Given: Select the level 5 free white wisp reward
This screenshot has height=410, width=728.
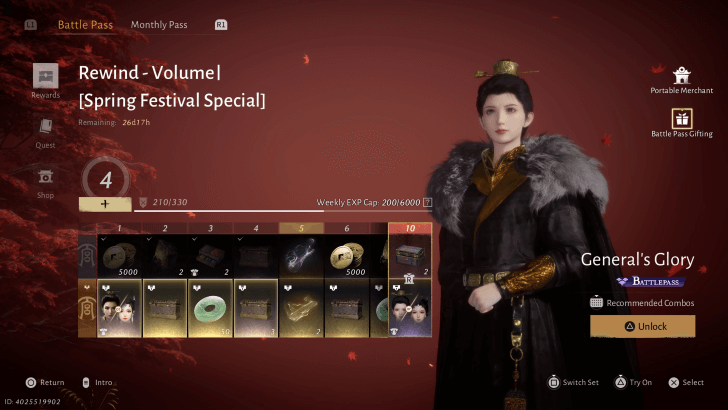Looking at the screenshot, I should coord(302,257).
